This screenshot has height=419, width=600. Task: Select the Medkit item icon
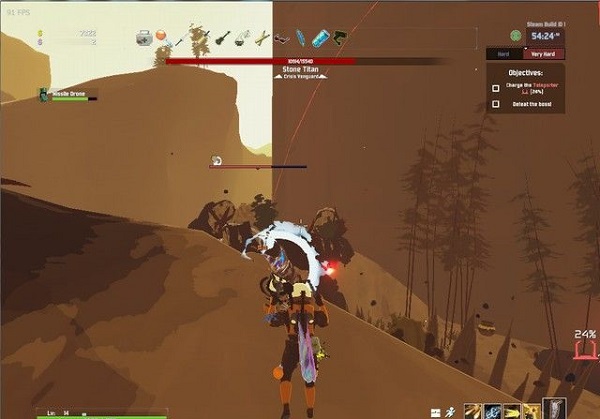tap(145, 37)
